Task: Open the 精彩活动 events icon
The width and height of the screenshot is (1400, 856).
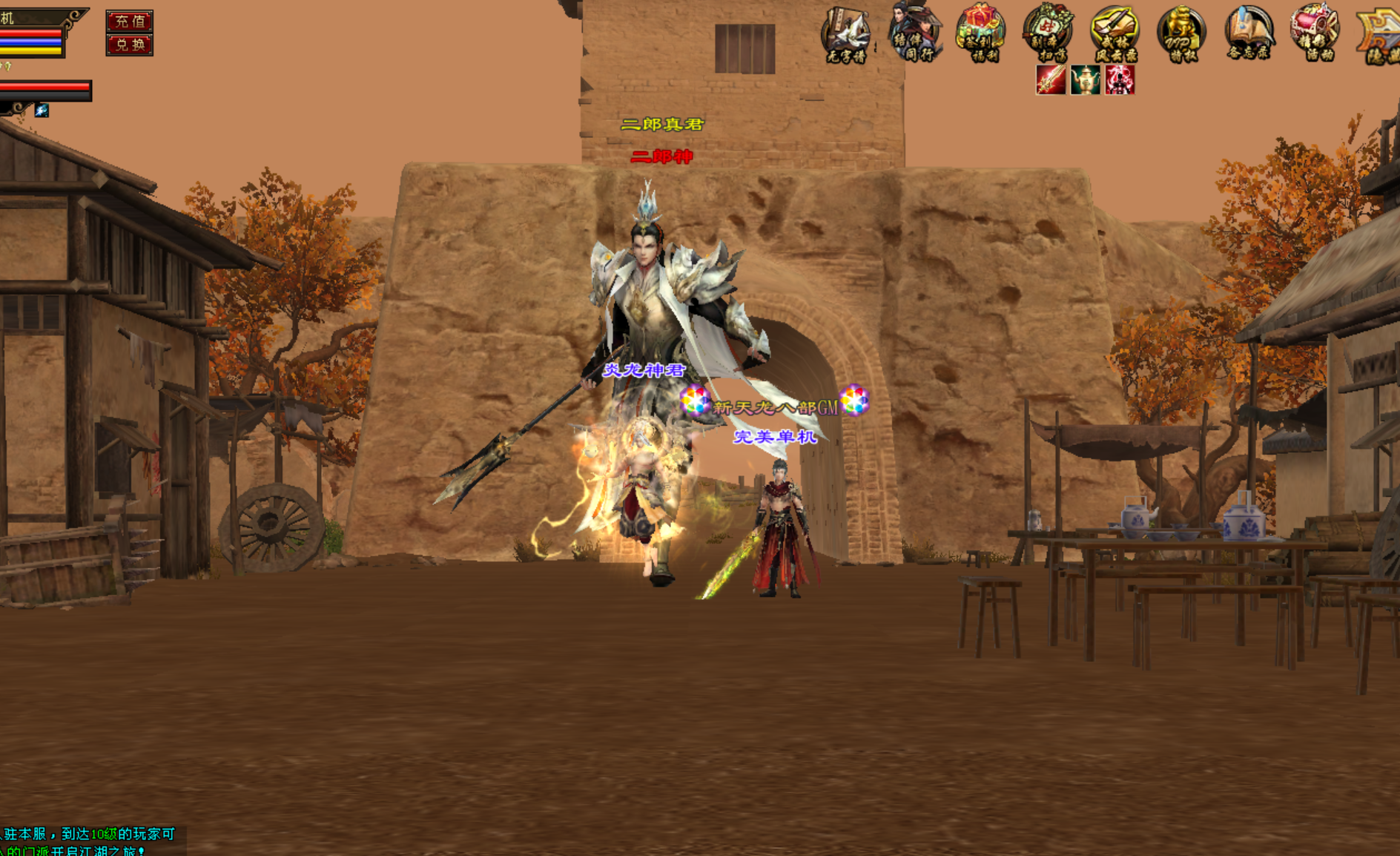Action: coord(1315,33)
